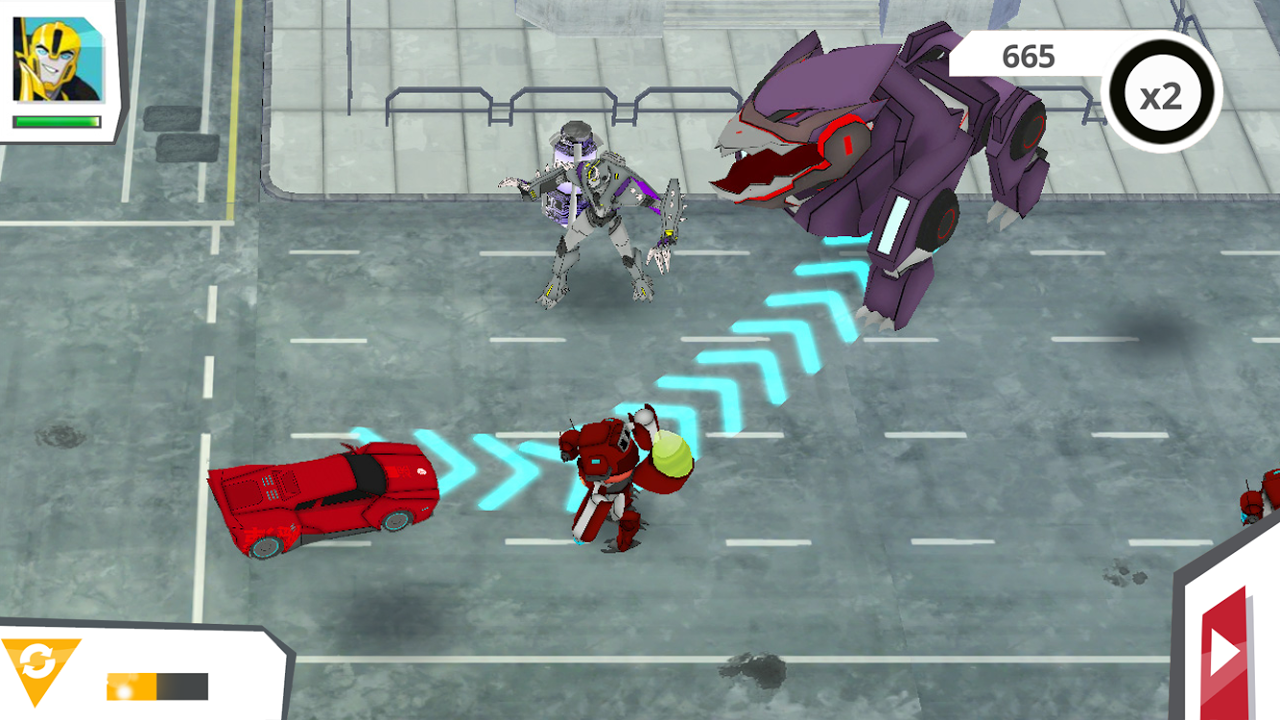
Task: Tap the orange energy charge meter
Action: pyautogui.click(x=155, y=687)
